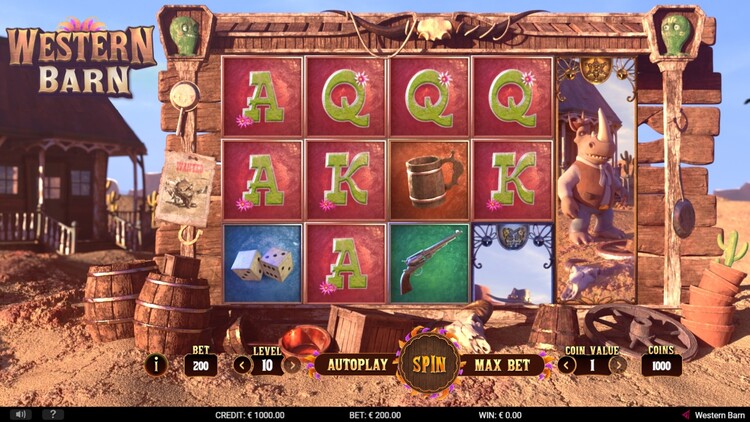Spin the reels with the SPIN button

pyautogui.click(x=429, y=363)
